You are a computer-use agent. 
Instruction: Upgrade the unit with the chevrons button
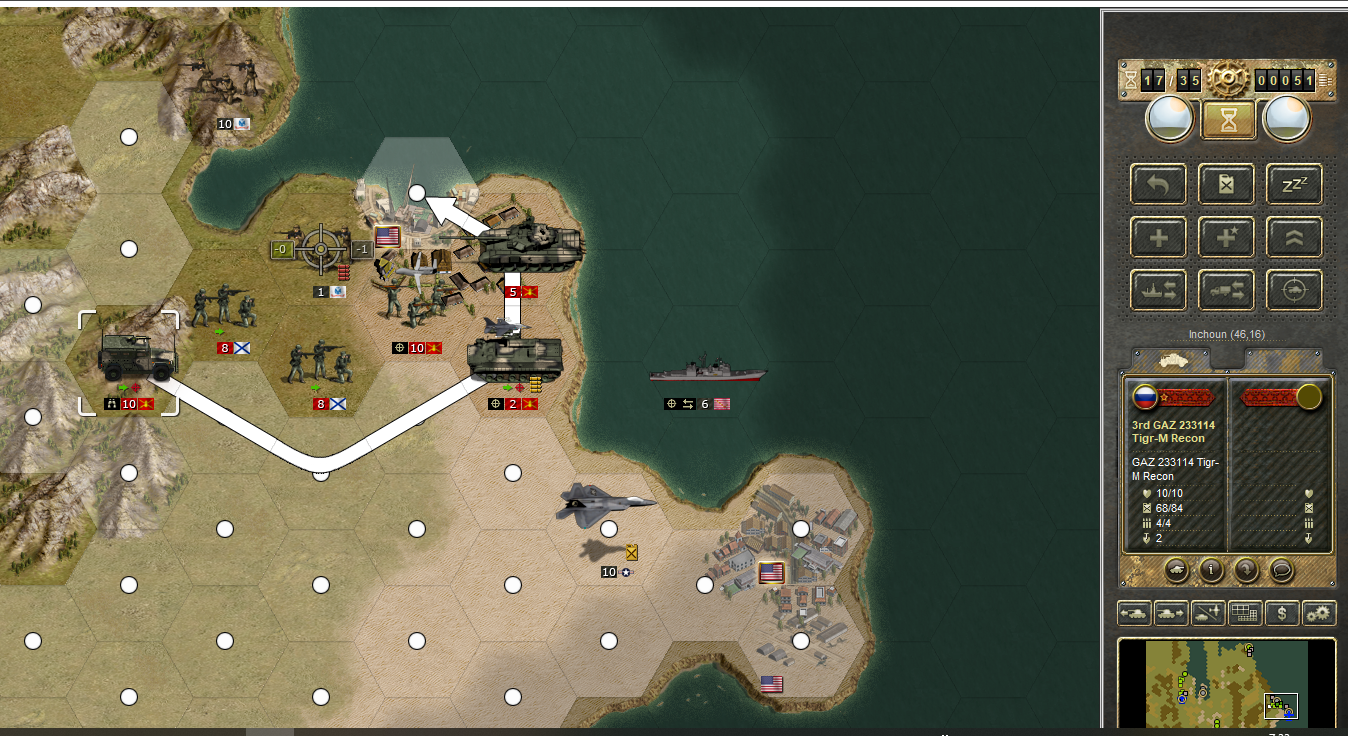click(1294, 237)
